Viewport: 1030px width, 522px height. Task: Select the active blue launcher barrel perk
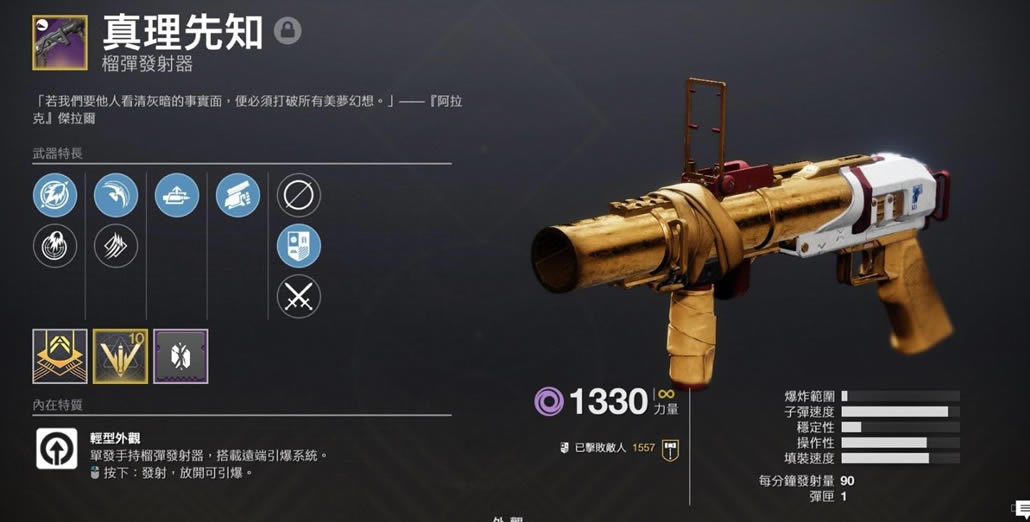coord(54,195)
